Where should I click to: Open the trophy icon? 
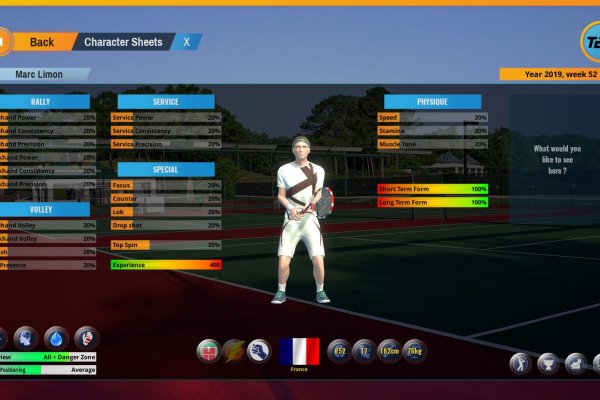point(548,363)
